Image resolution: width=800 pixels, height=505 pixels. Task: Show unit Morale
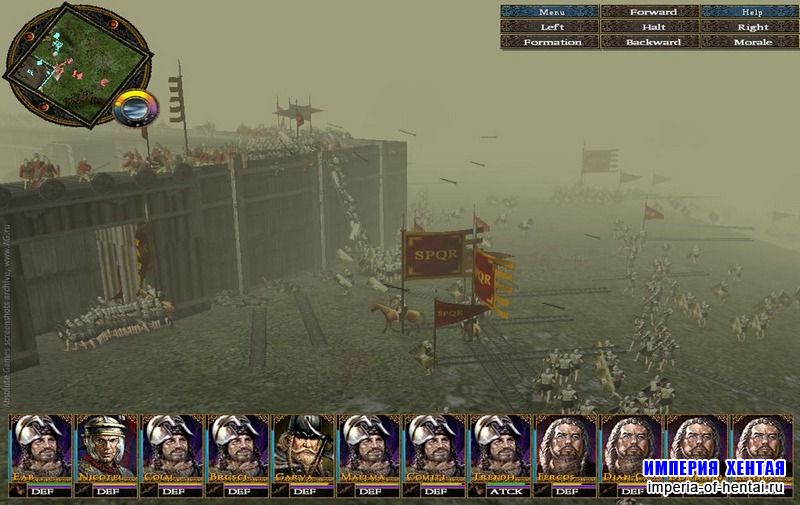coord(749,42)
